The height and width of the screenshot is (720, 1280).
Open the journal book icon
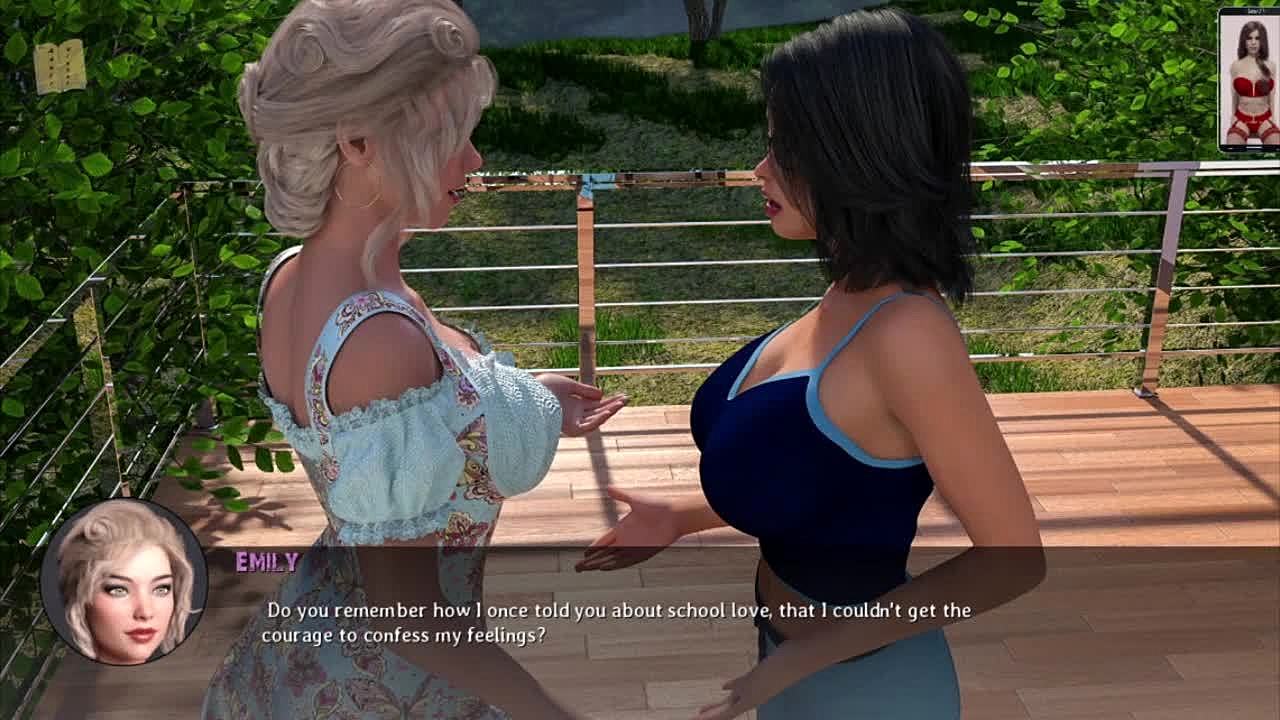pyautogui.click(x=59, y=67)
